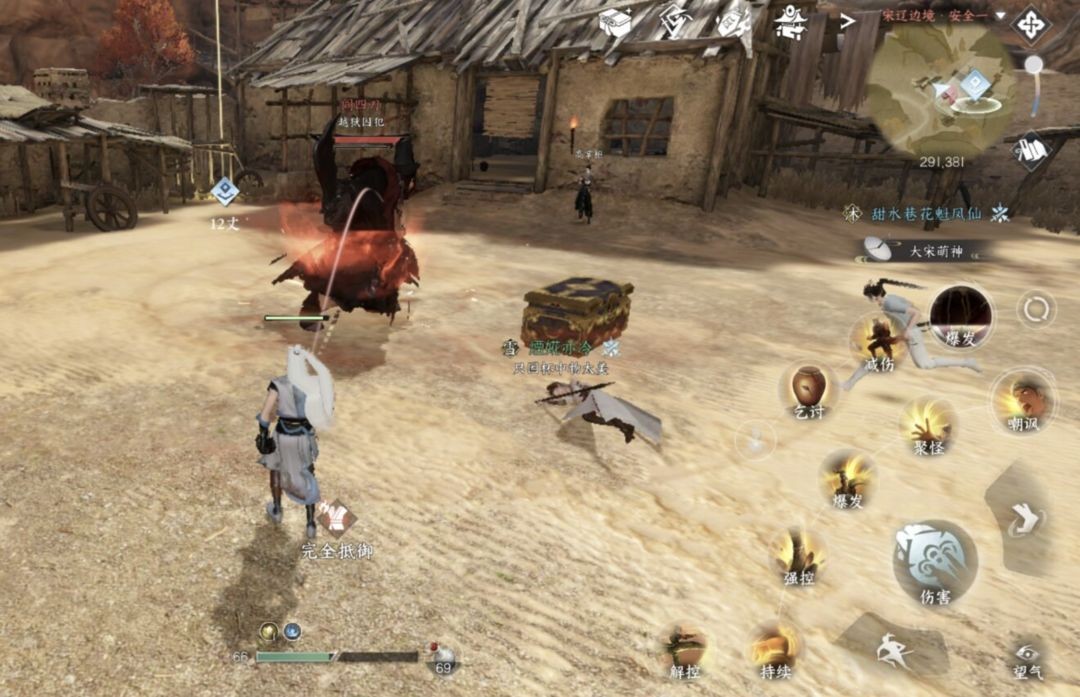1080x697 pixels.
Task: Open the circular minimap
Action: point(939,88)
